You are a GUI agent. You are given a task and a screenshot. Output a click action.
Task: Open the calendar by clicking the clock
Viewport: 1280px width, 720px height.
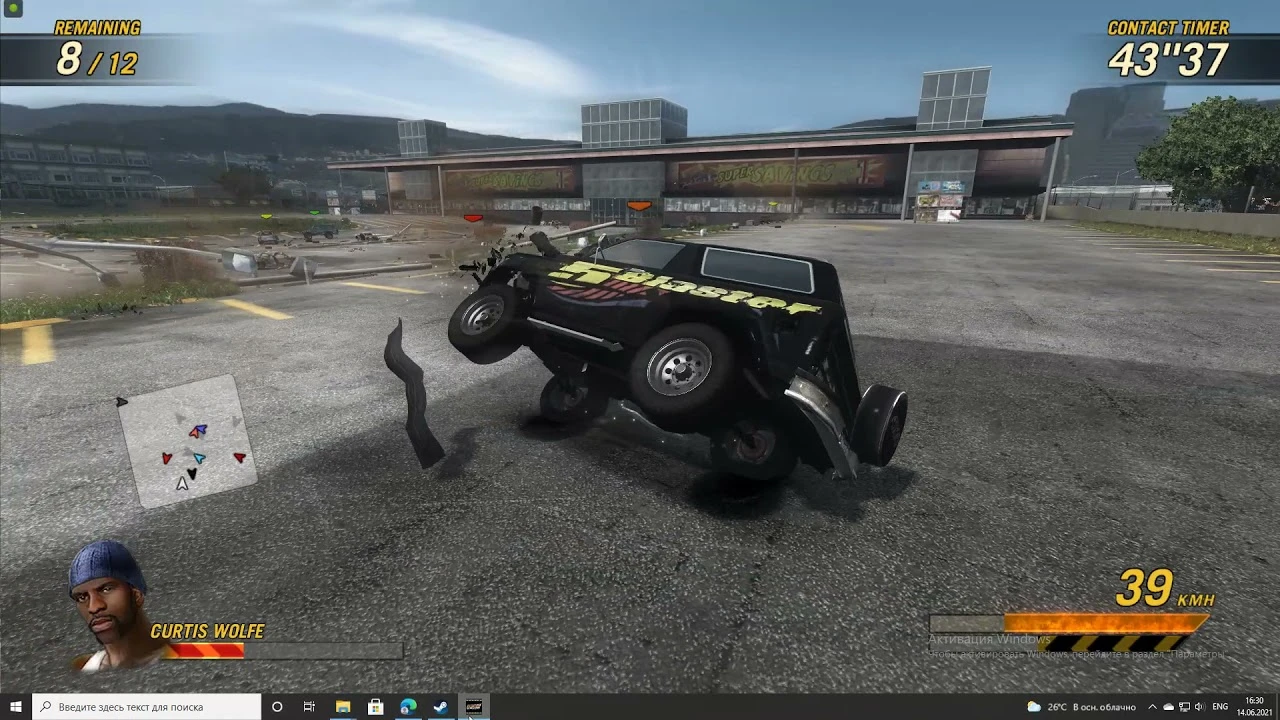[1255, 707]
